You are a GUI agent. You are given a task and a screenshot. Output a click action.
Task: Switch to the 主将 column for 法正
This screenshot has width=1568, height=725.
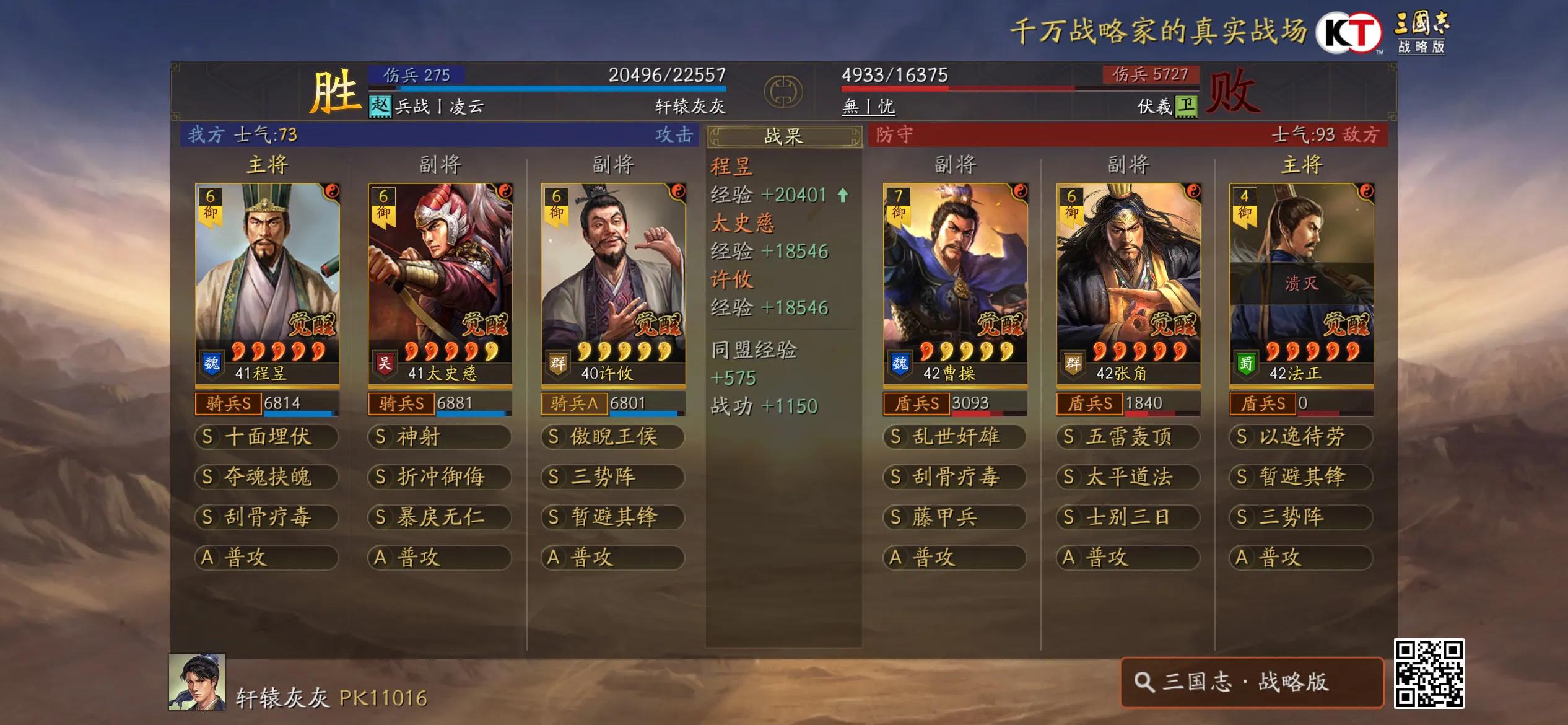[x=1303, y=165]
